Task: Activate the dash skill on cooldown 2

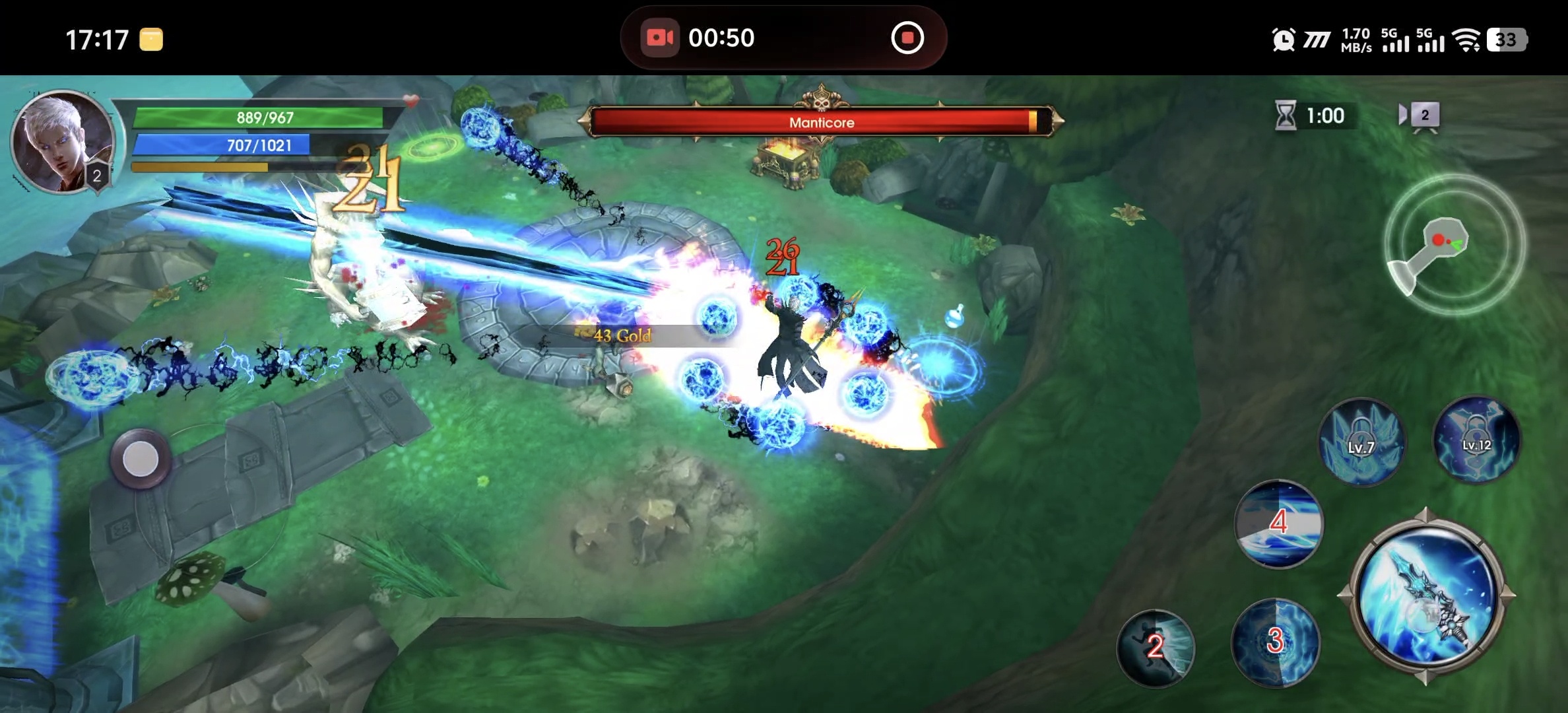Action: (x=1155, y=647)
